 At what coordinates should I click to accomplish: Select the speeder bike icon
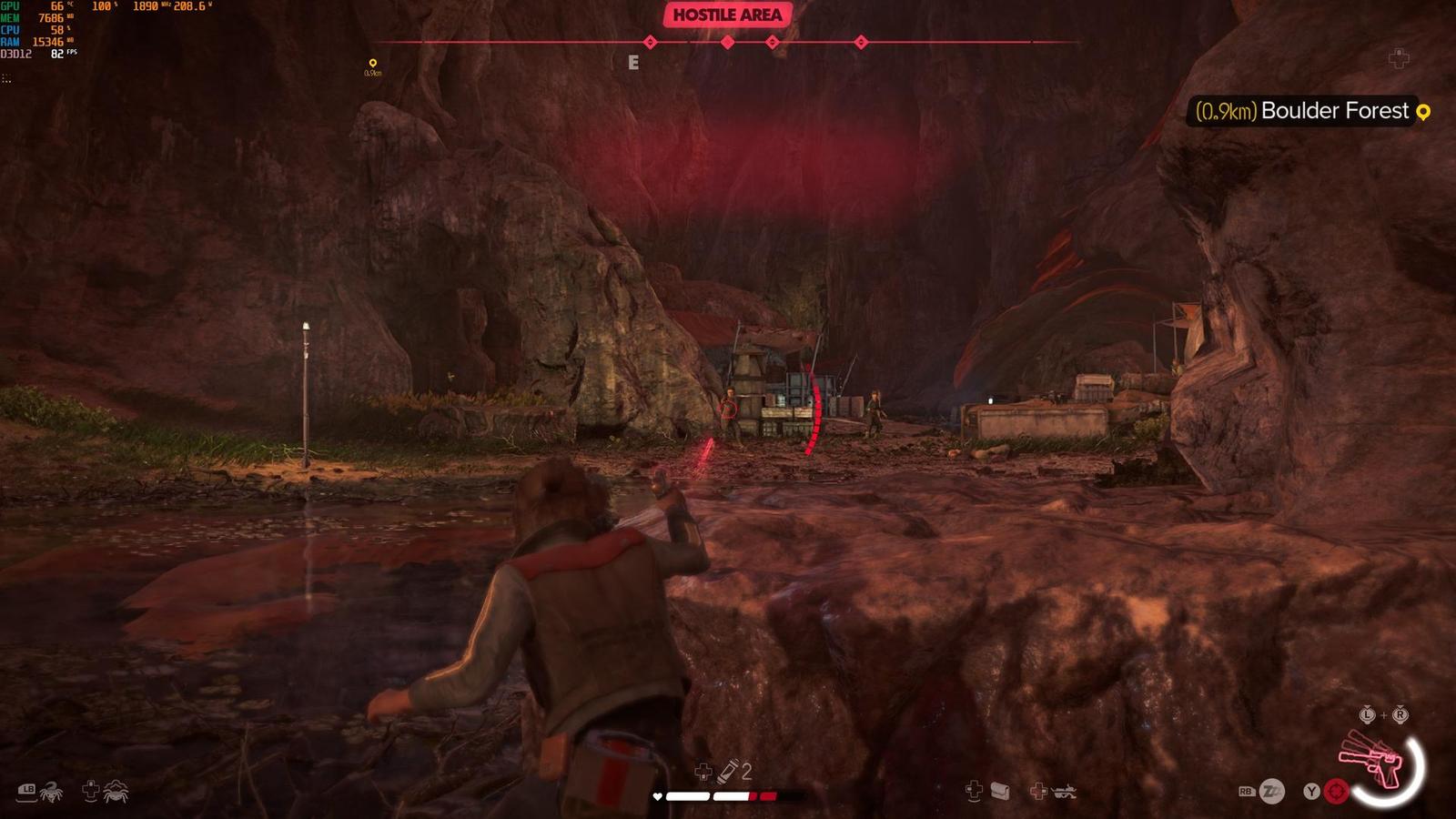tap(1062, 792)
